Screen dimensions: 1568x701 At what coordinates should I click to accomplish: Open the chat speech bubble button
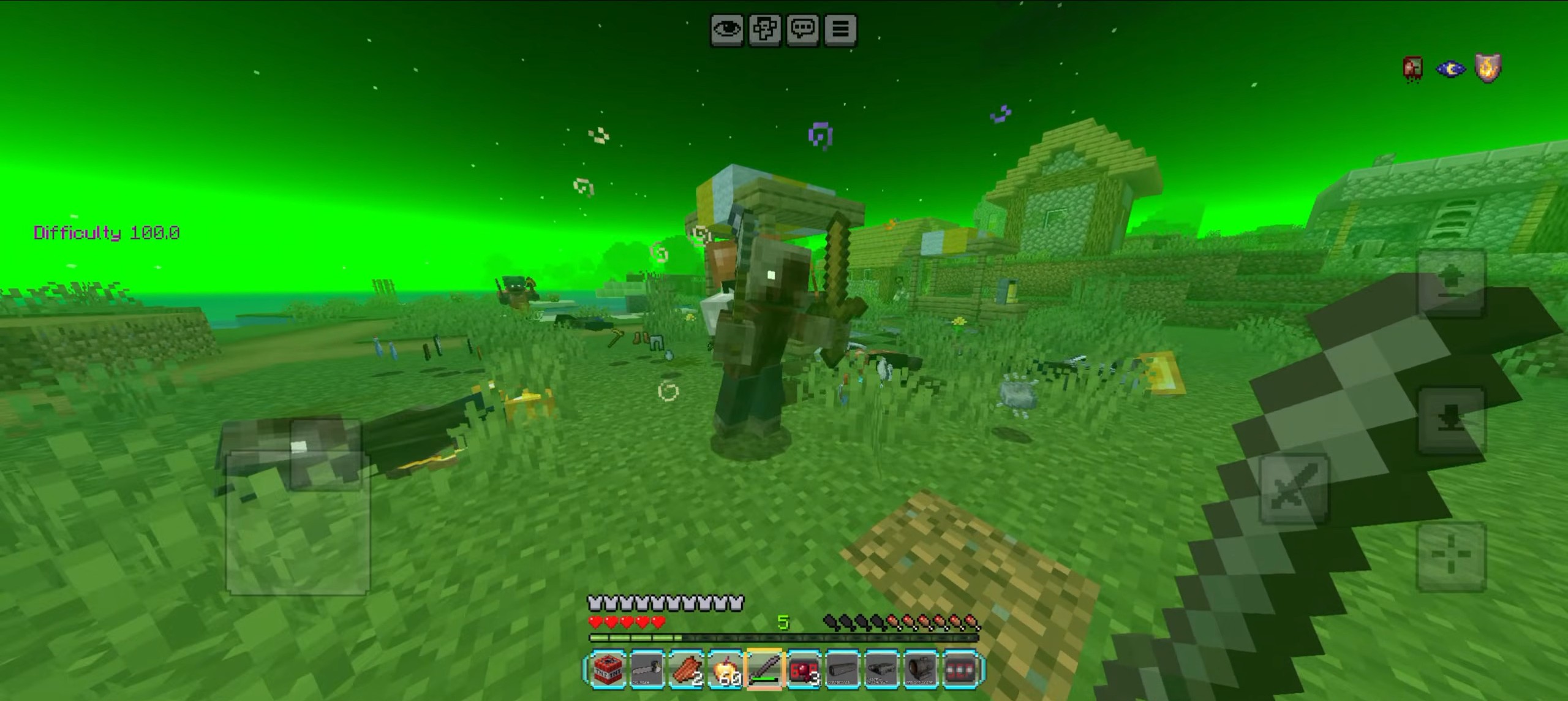pyautogui.click(x=802, y=29)
